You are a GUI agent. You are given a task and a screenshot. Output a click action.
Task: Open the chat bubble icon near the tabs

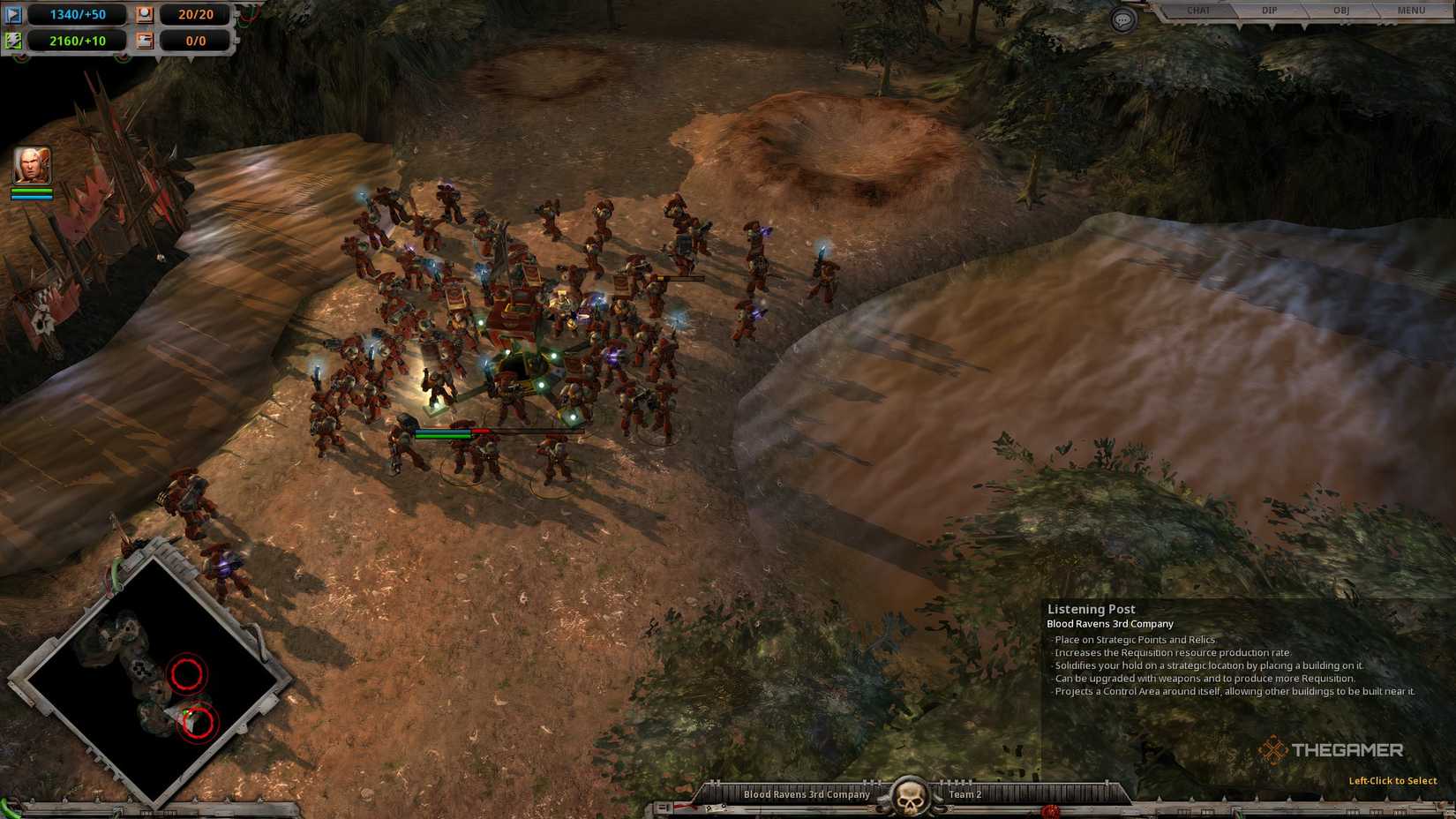click(1122, 19)
